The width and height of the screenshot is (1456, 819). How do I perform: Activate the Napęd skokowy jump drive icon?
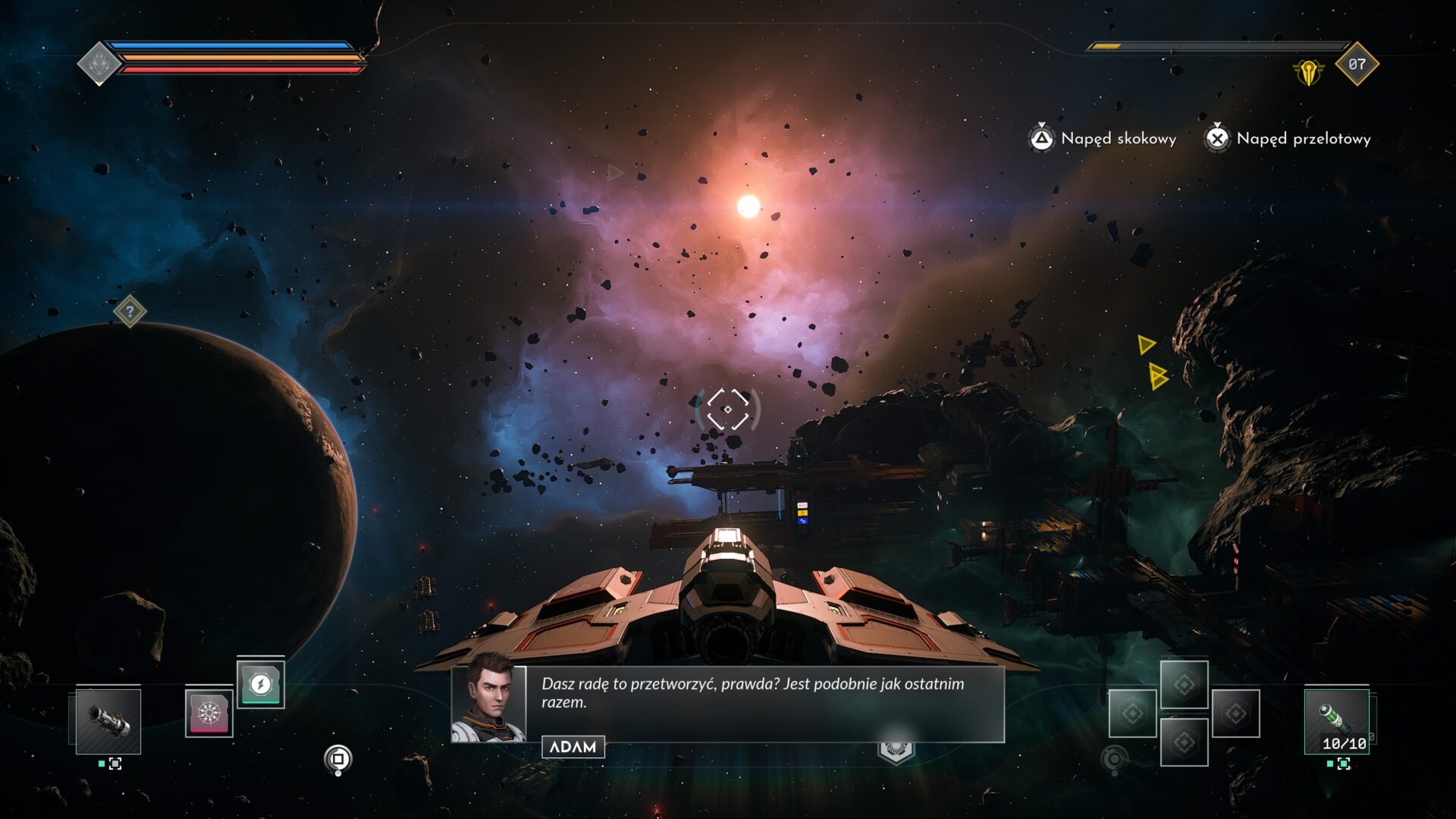[x=1043, y=139]
